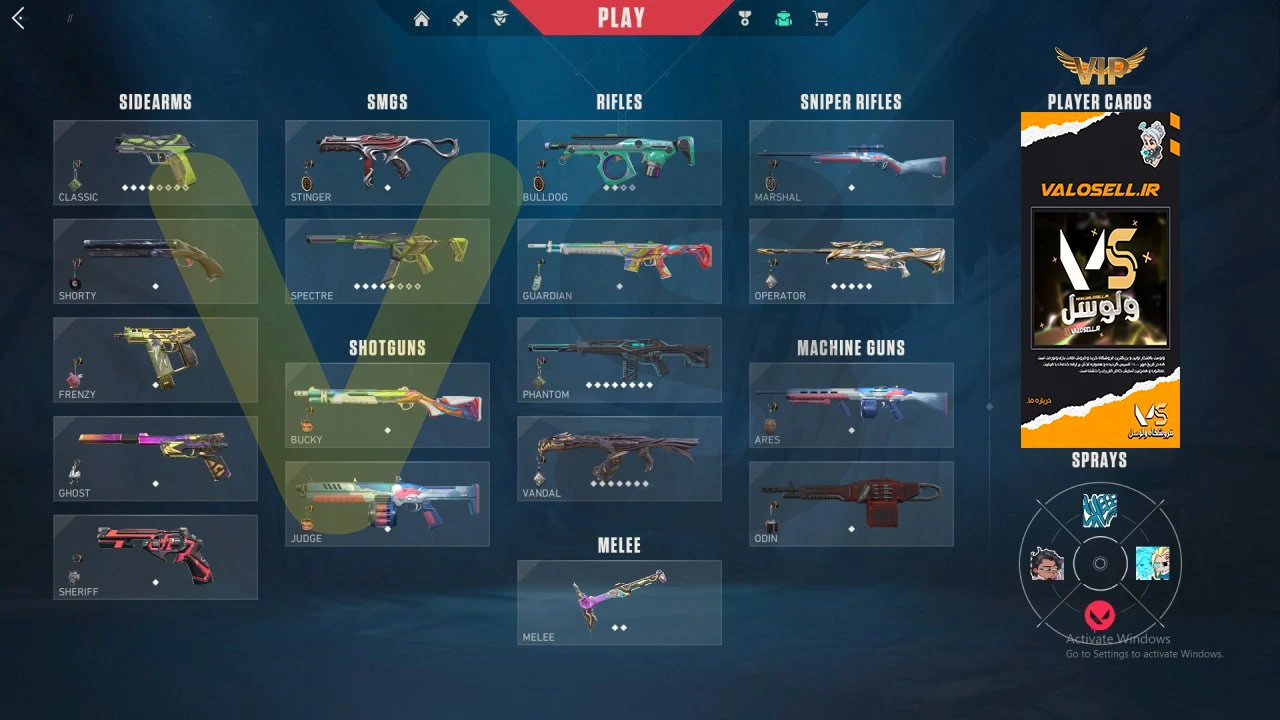
Task: Select the Classic sidearm slot
Action: [155, 162]
